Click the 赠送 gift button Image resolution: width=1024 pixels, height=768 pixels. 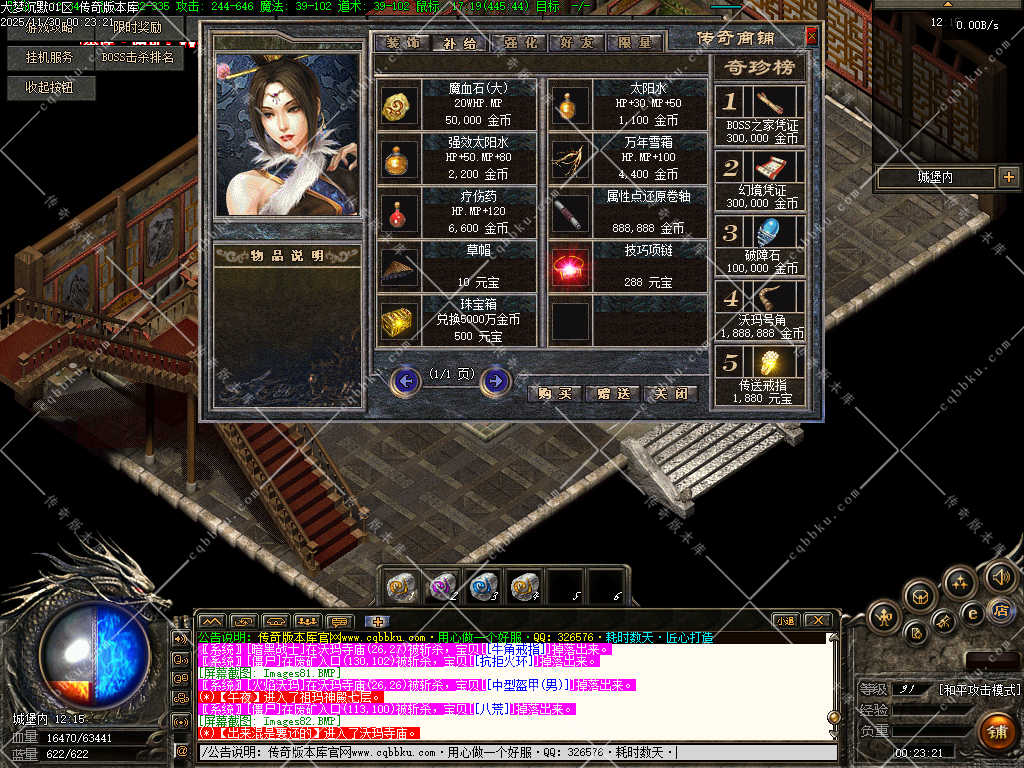tap(611, 393)
